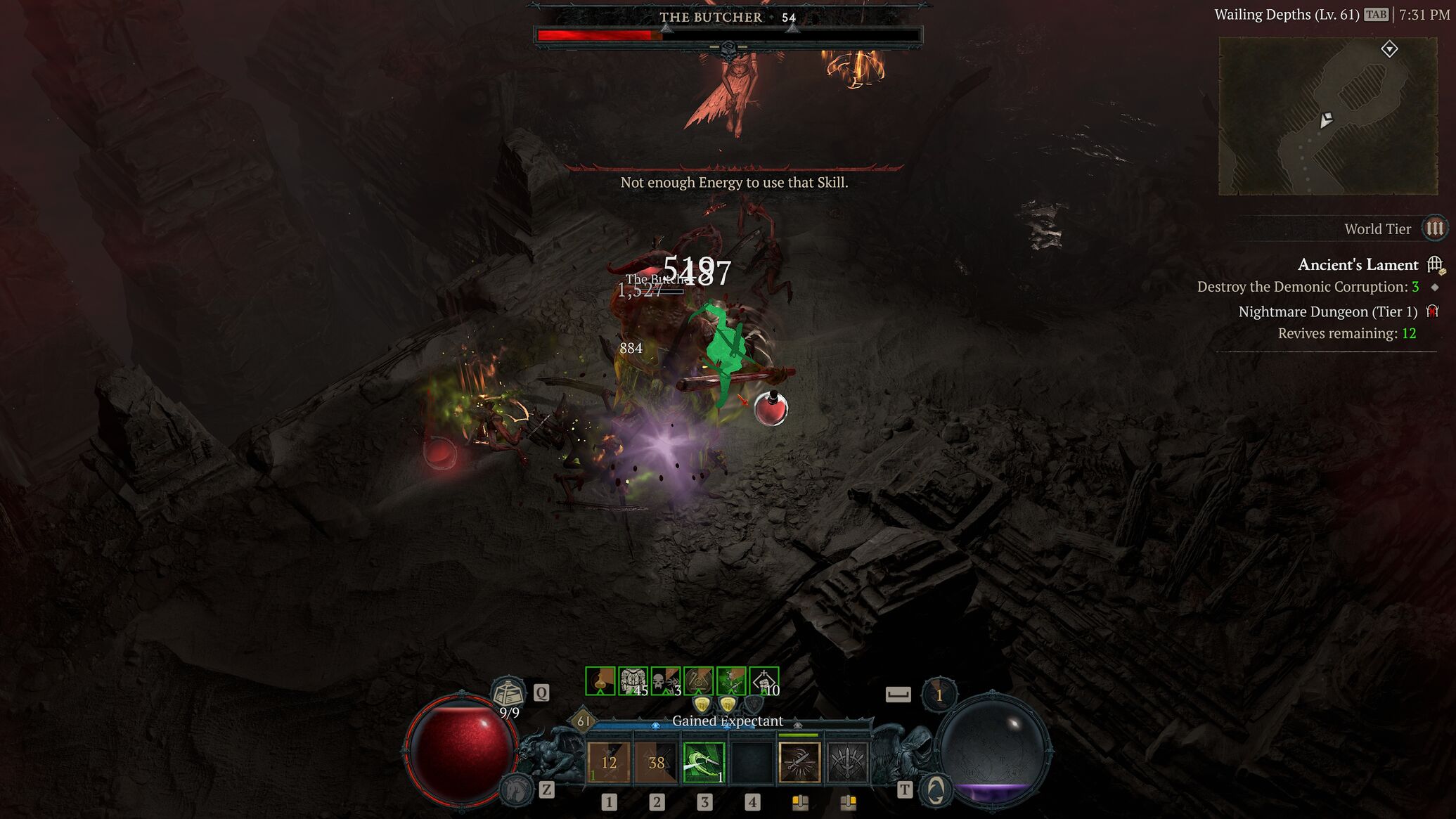Inspect the elixir flask buff icon

pos(600,681)
